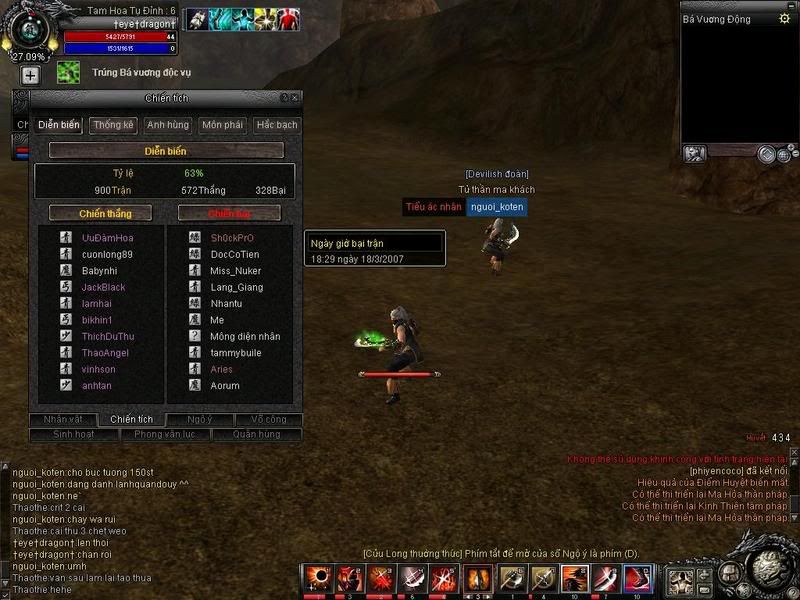Image resolution: width=800 pixels, height=600 pixels.
Task: Switch to the Thống kê tab
Action: tap(113, 125)
